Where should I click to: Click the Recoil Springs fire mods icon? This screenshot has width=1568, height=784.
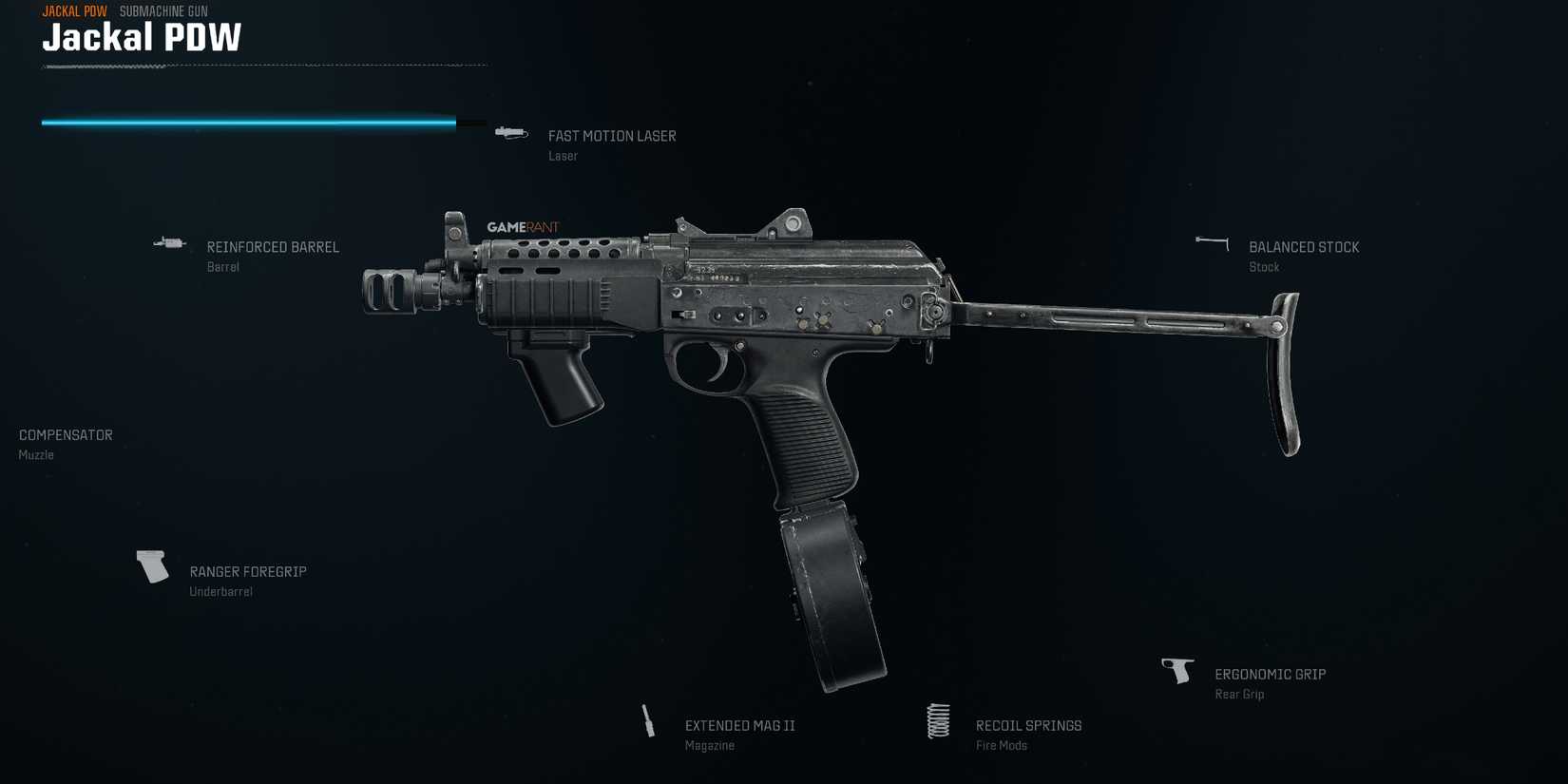(x=938, y=722)
